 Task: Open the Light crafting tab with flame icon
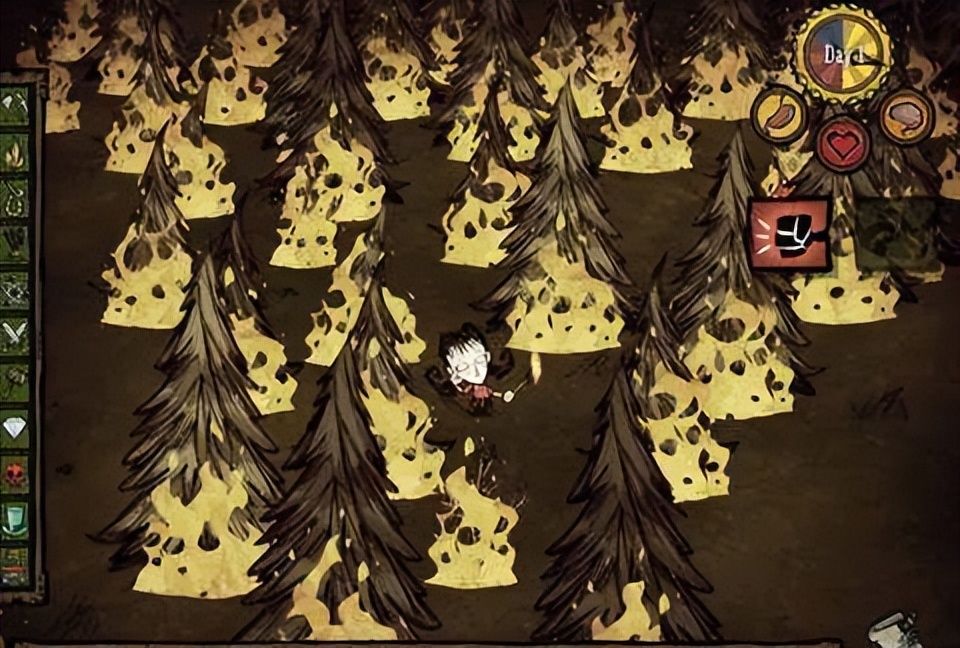(15, 152)
